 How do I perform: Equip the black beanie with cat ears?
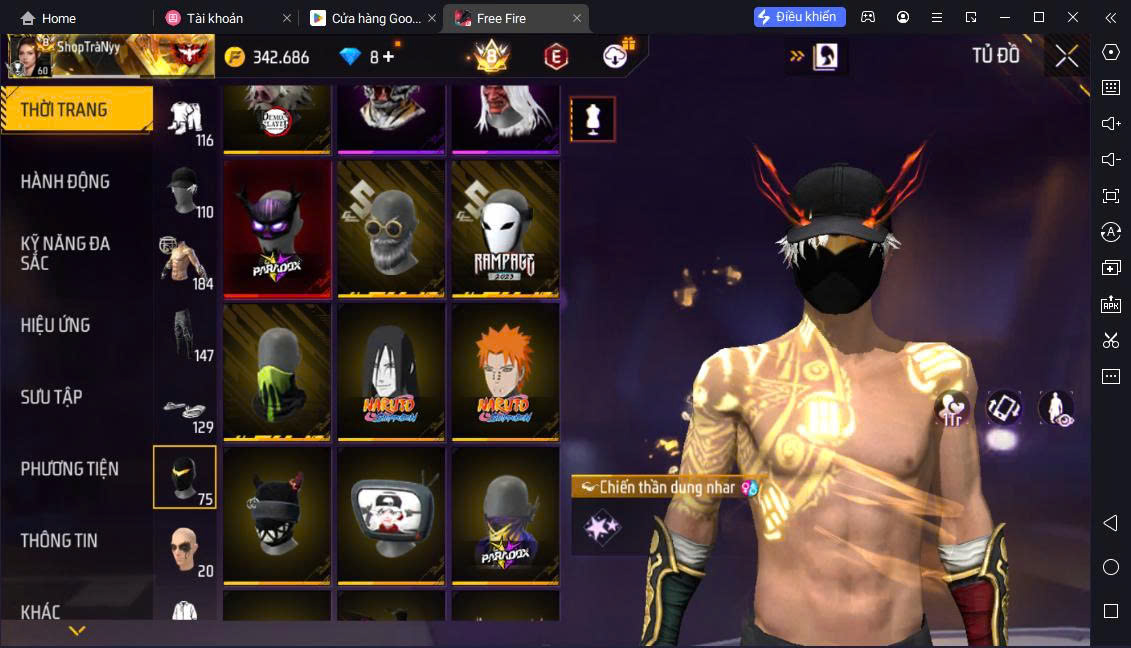[x=277, y=514]
